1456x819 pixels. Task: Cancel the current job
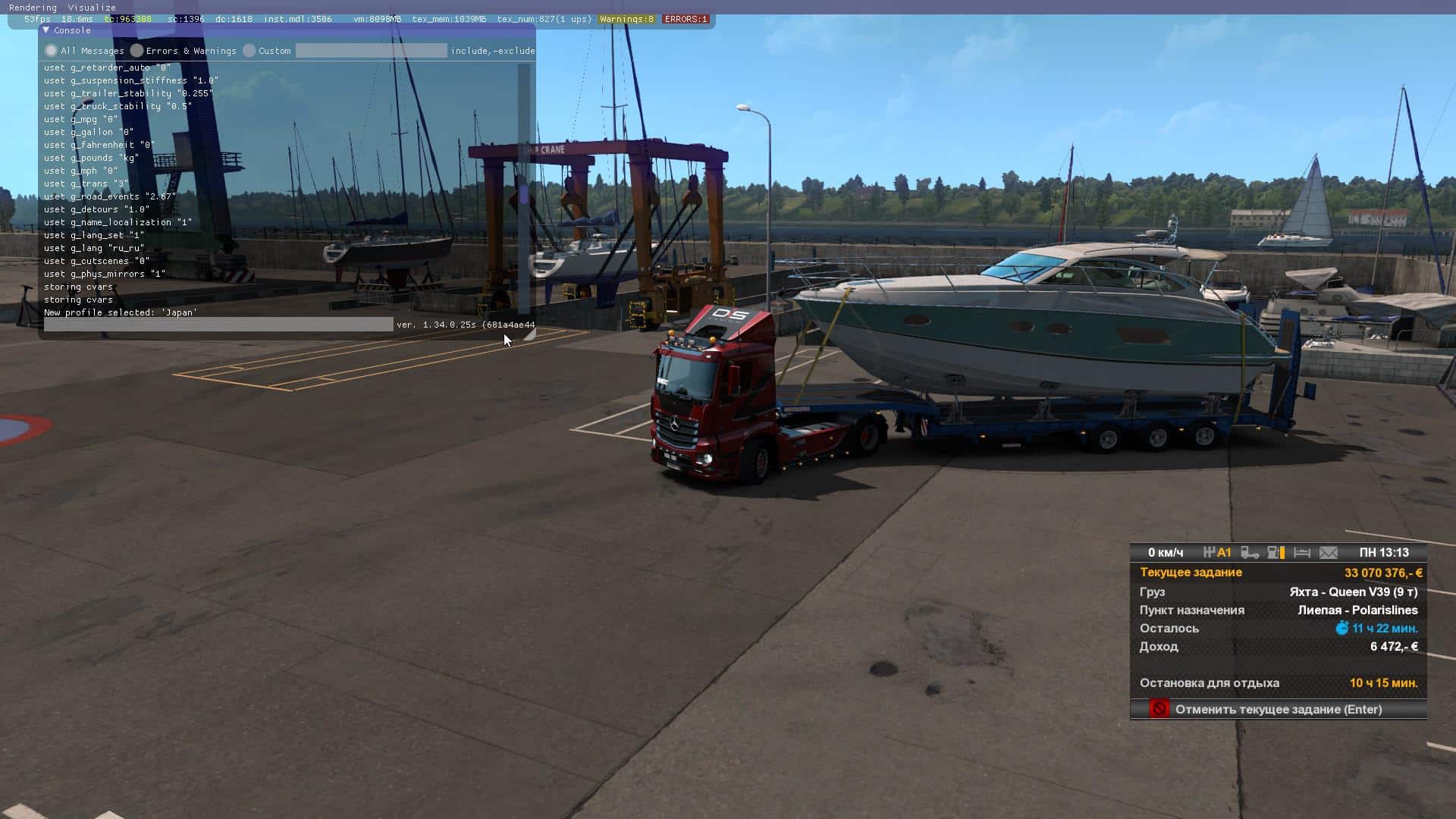pyautogui.click(x=1279, y=709)
